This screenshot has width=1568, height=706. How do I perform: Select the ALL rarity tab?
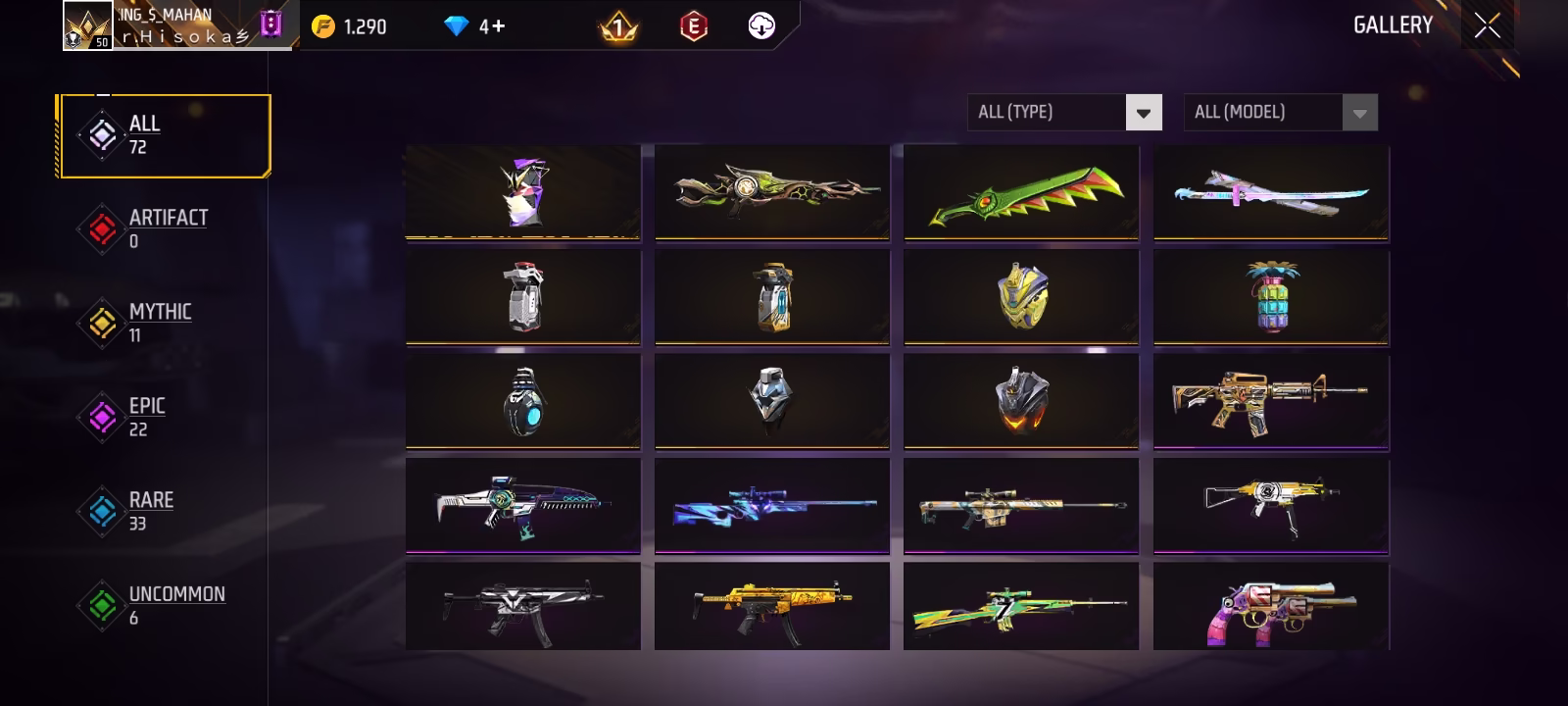[x=165, y=135]
